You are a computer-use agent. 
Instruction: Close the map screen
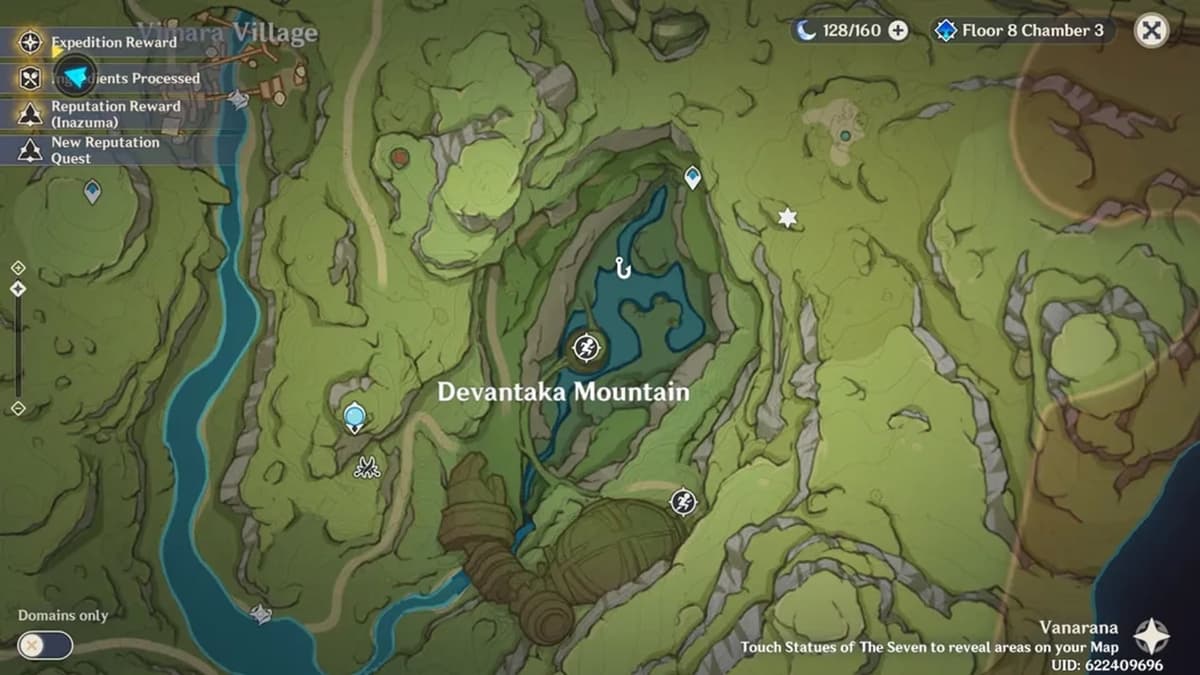tap(1152, 31)
